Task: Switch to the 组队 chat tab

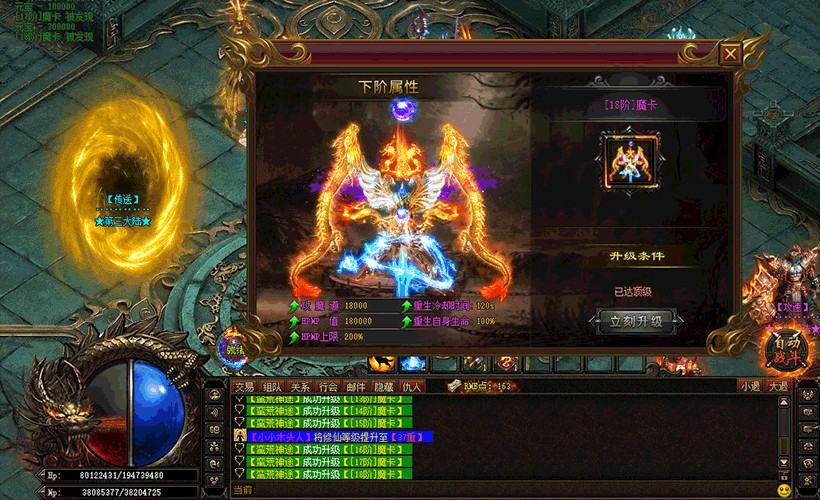Action: coord(272,386)
